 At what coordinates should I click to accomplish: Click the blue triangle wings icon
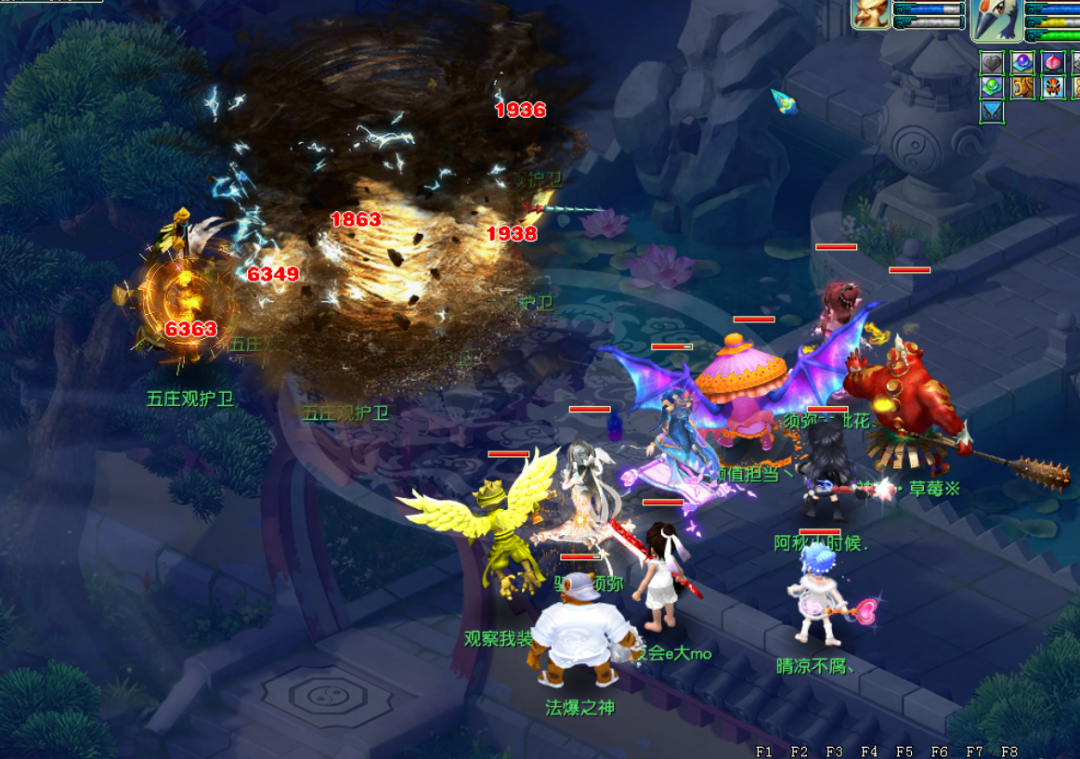(x=991, y=111)
